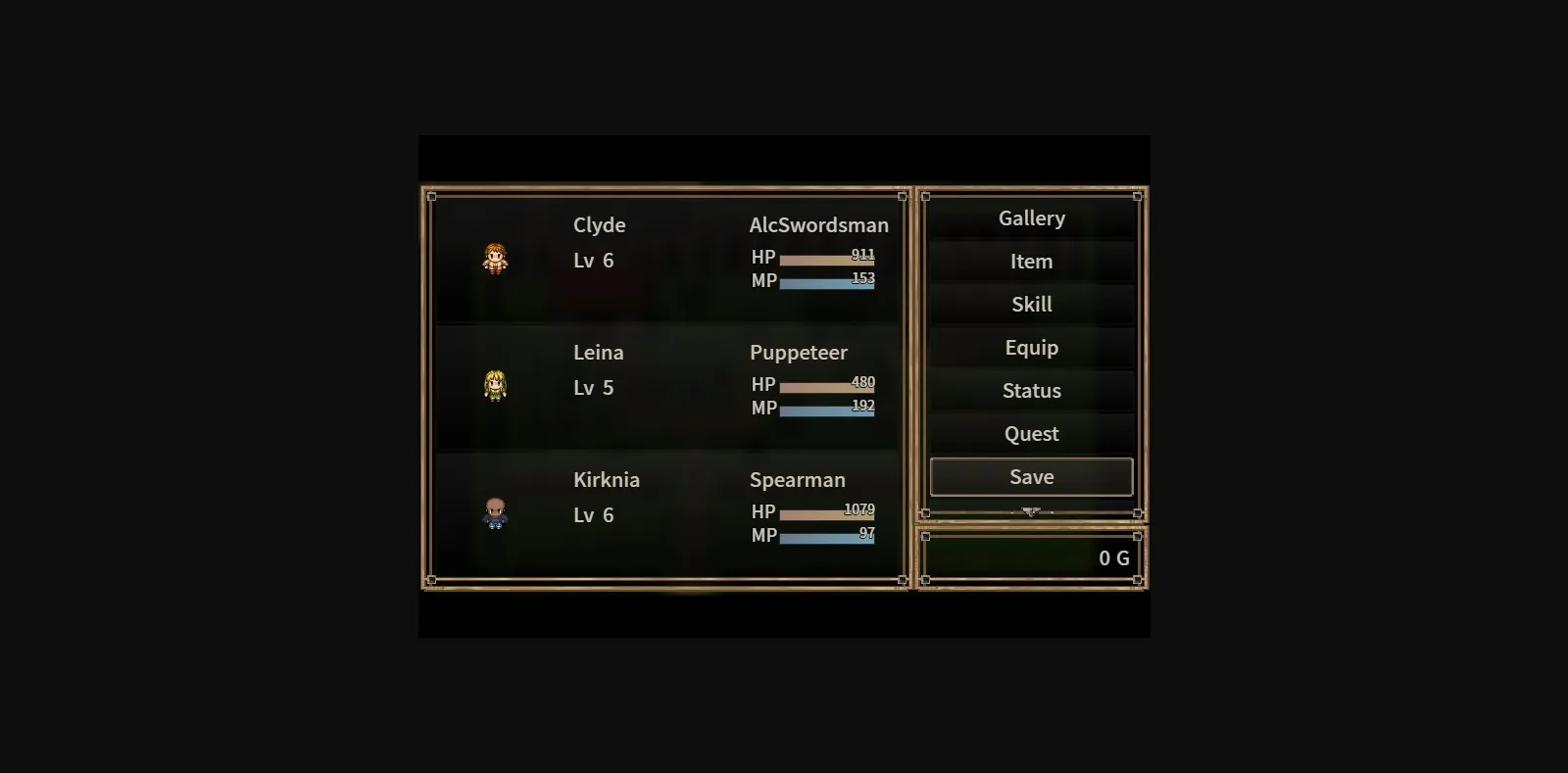Open the Quest log
Viewport: 1568px width, 773px height.
pos(1031,433)
